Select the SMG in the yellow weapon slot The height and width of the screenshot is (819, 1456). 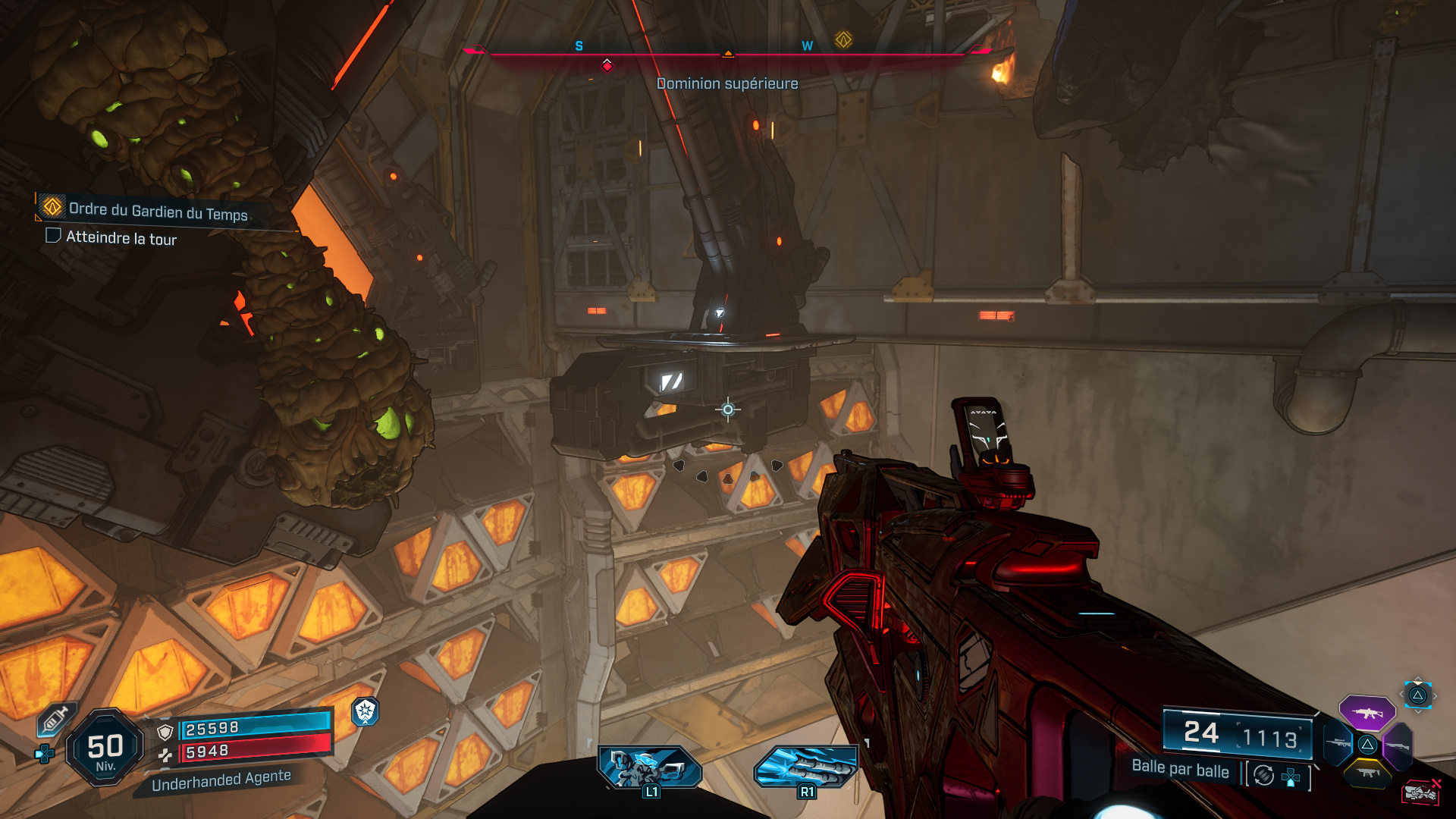[1367, 773]
